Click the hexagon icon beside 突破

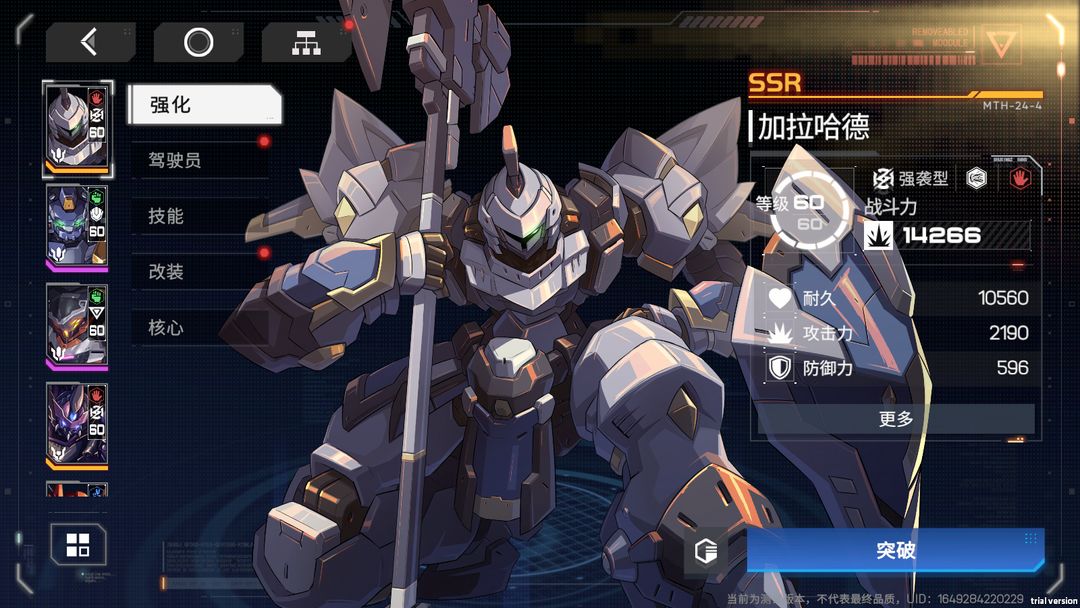pos(707,551)
